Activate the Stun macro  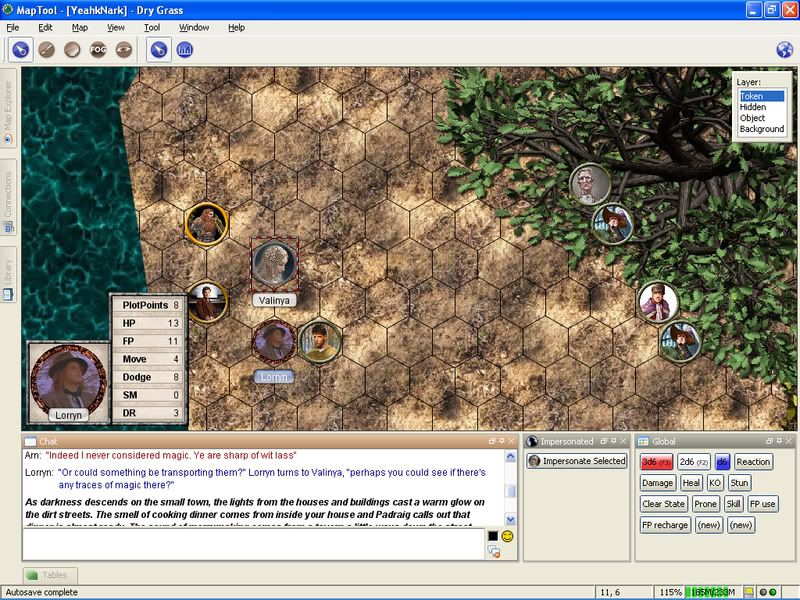739,483
